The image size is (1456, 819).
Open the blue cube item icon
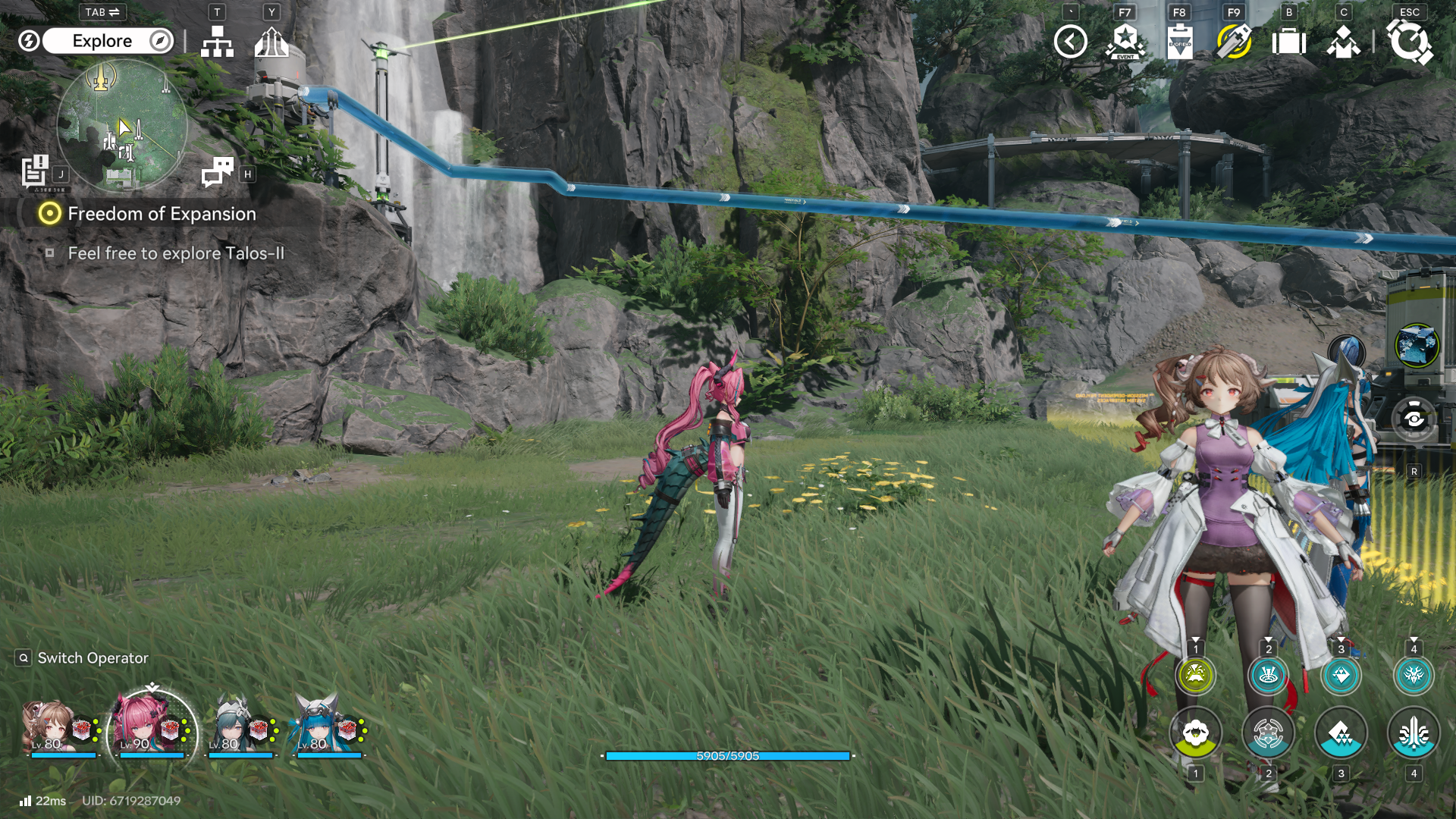(x=1416, y=346)
